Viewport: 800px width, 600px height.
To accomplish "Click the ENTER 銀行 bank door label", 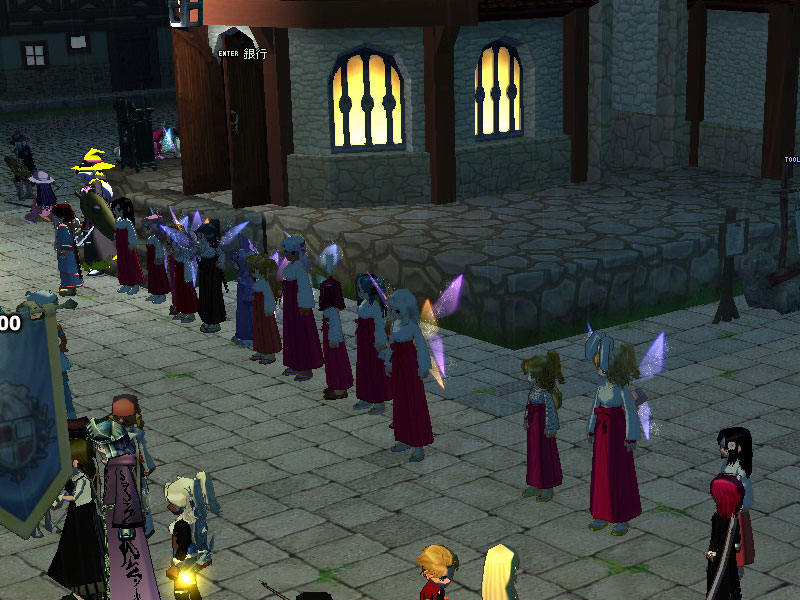I will coord(243,53).
